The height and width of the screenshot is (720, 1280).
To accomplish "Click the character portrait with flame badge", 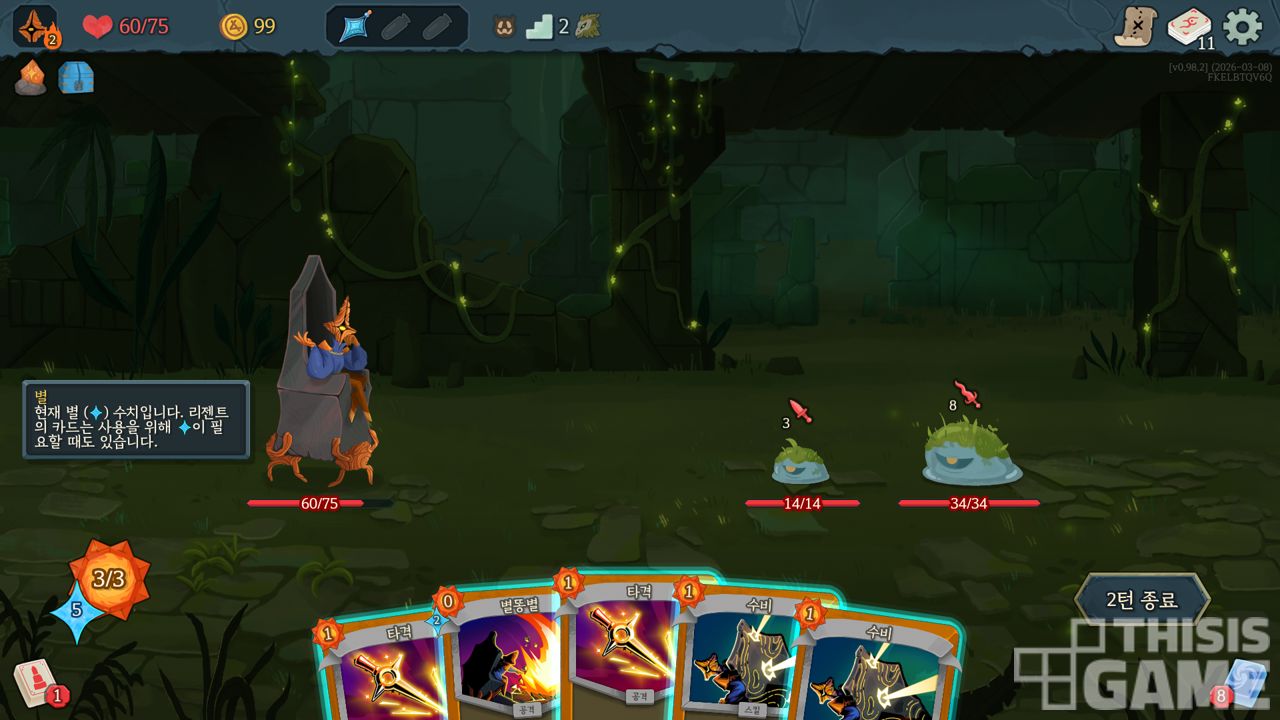I will pos(34,26).
